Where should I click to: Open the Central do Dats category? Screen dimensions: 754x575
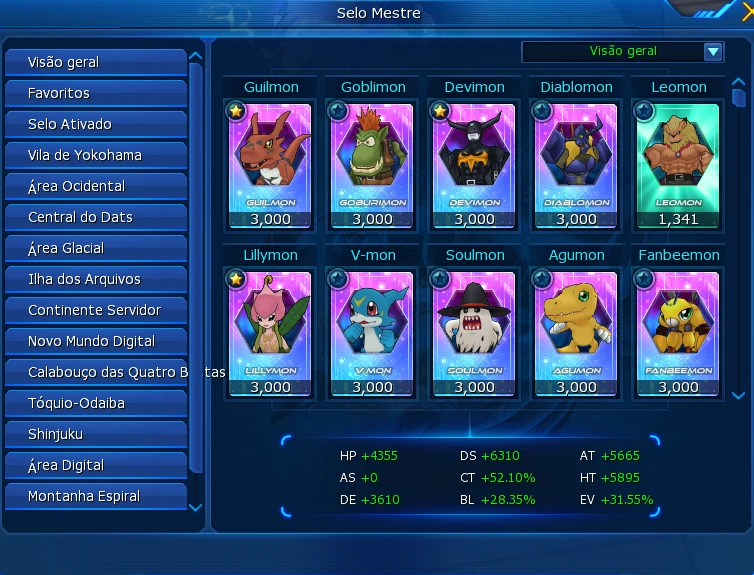(x=95, y=217)
